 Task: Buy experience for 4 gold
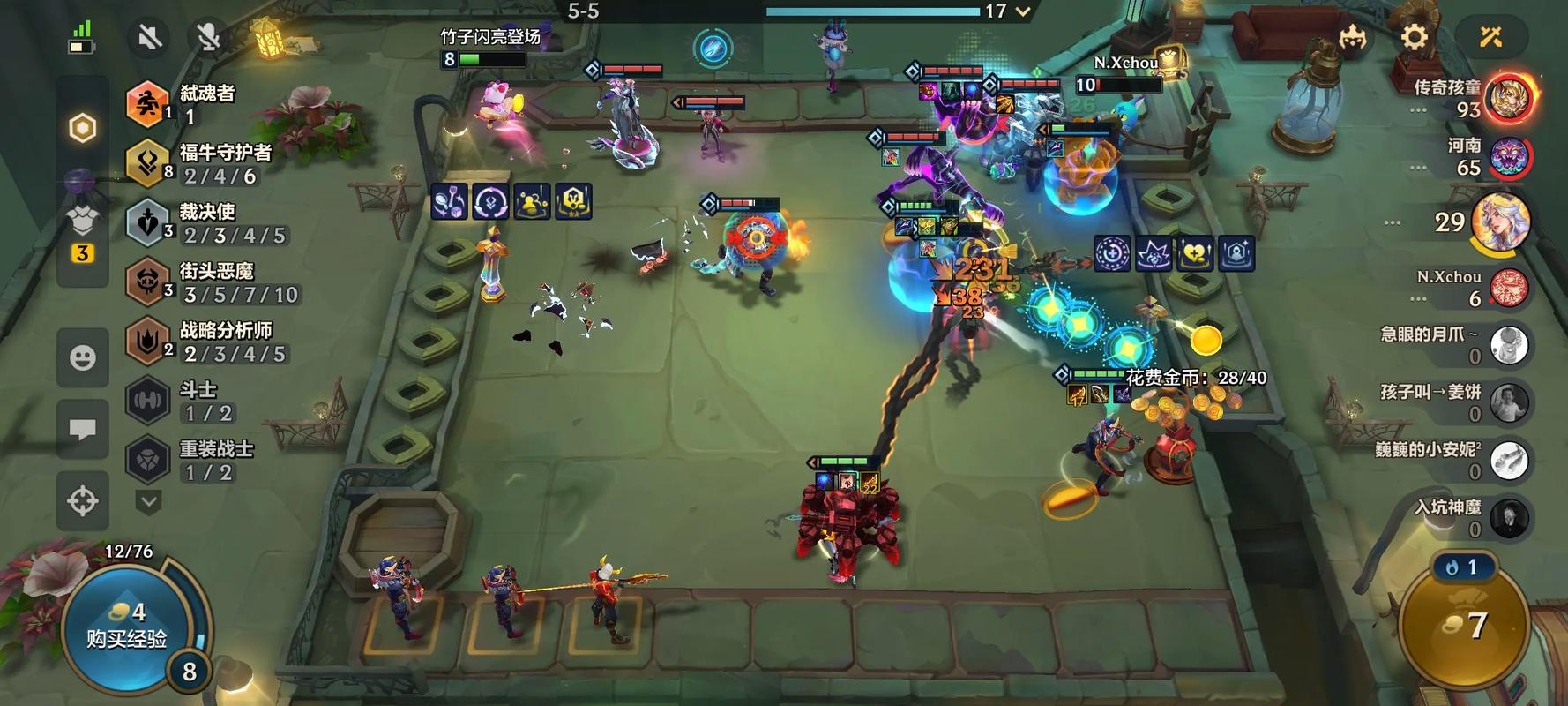(x=126, y=624)
